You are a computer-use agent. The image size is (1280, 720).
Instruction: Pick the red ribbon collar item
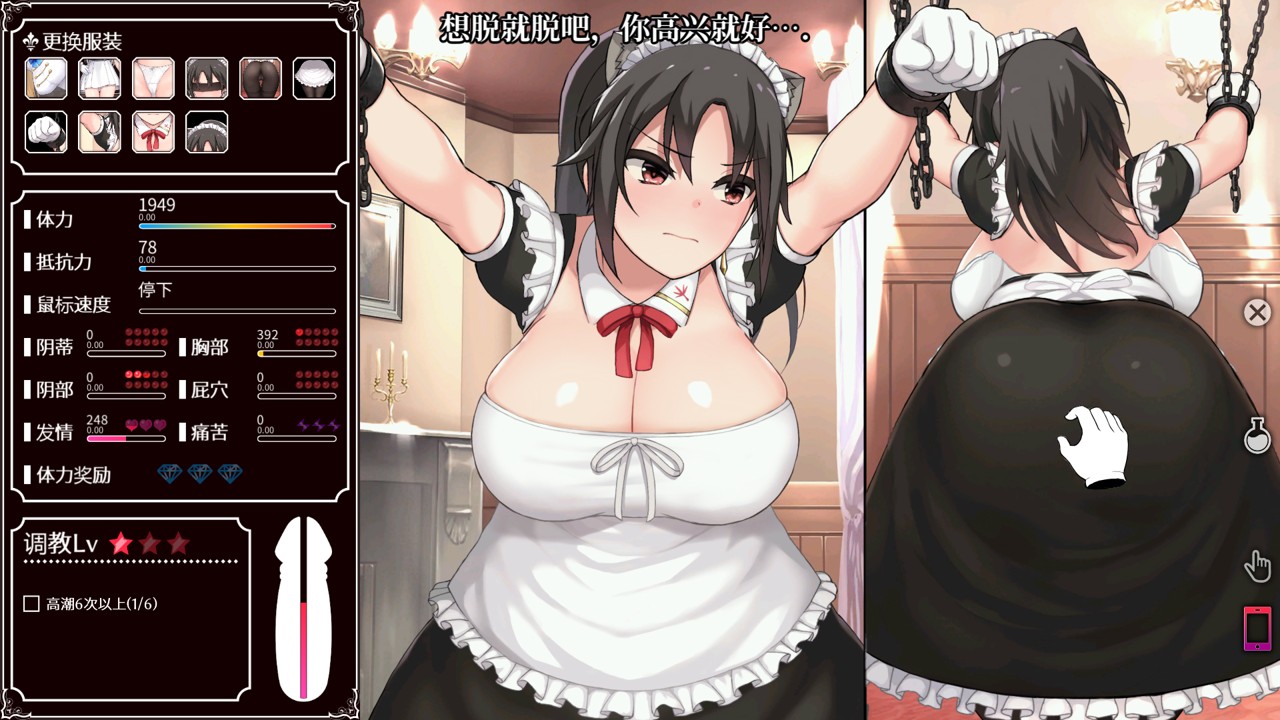(153, 131)
